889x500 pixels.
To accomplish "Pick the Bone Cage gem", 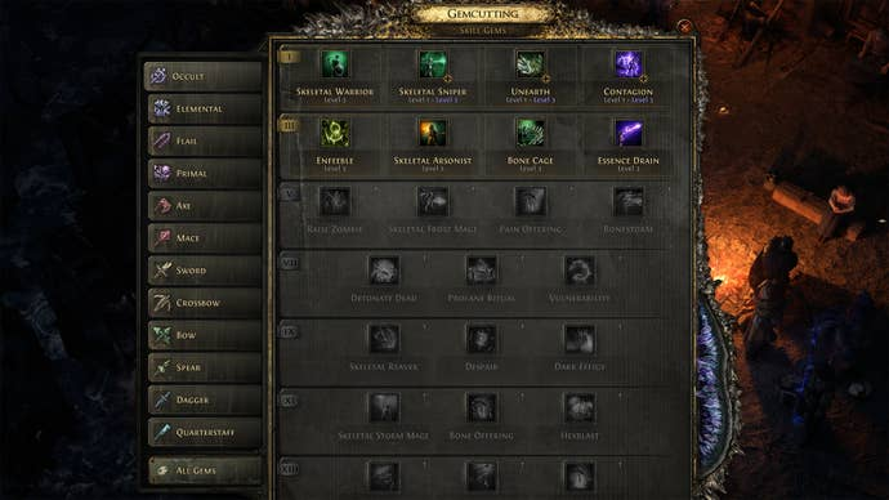I will [x=530, y=133].
